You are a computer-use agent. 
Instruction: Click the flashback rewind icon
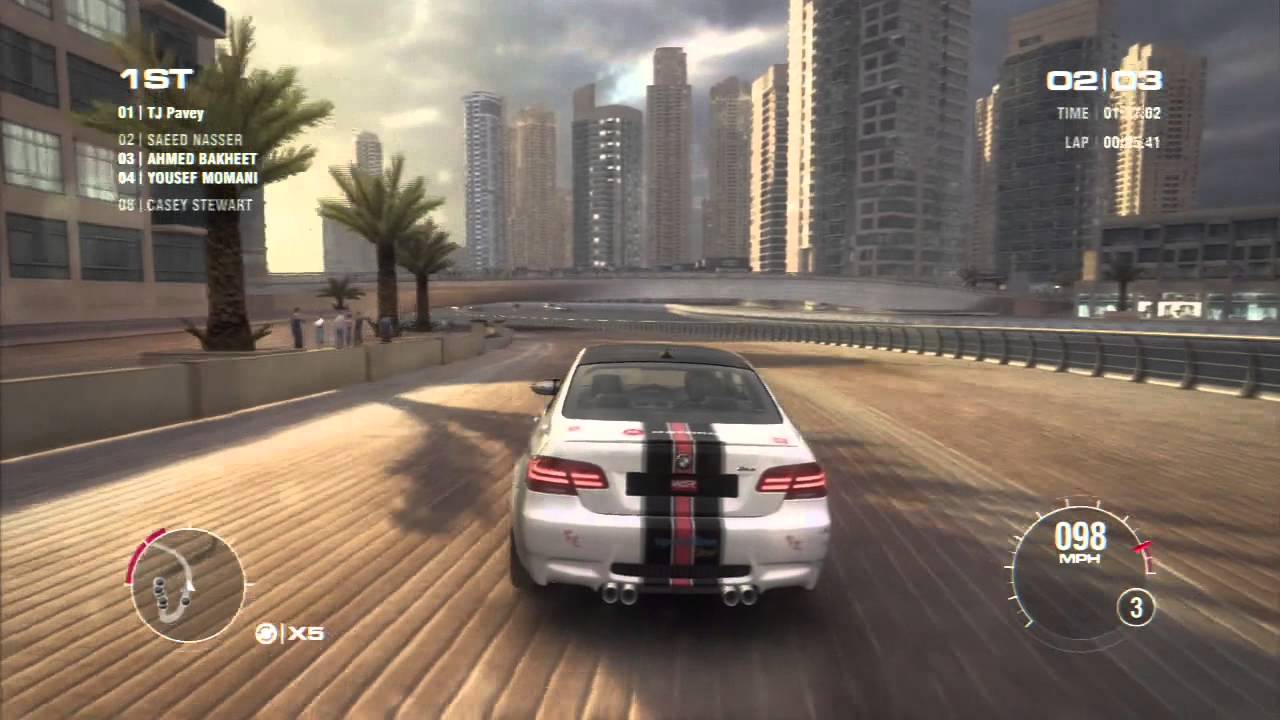tap(265, 633)
